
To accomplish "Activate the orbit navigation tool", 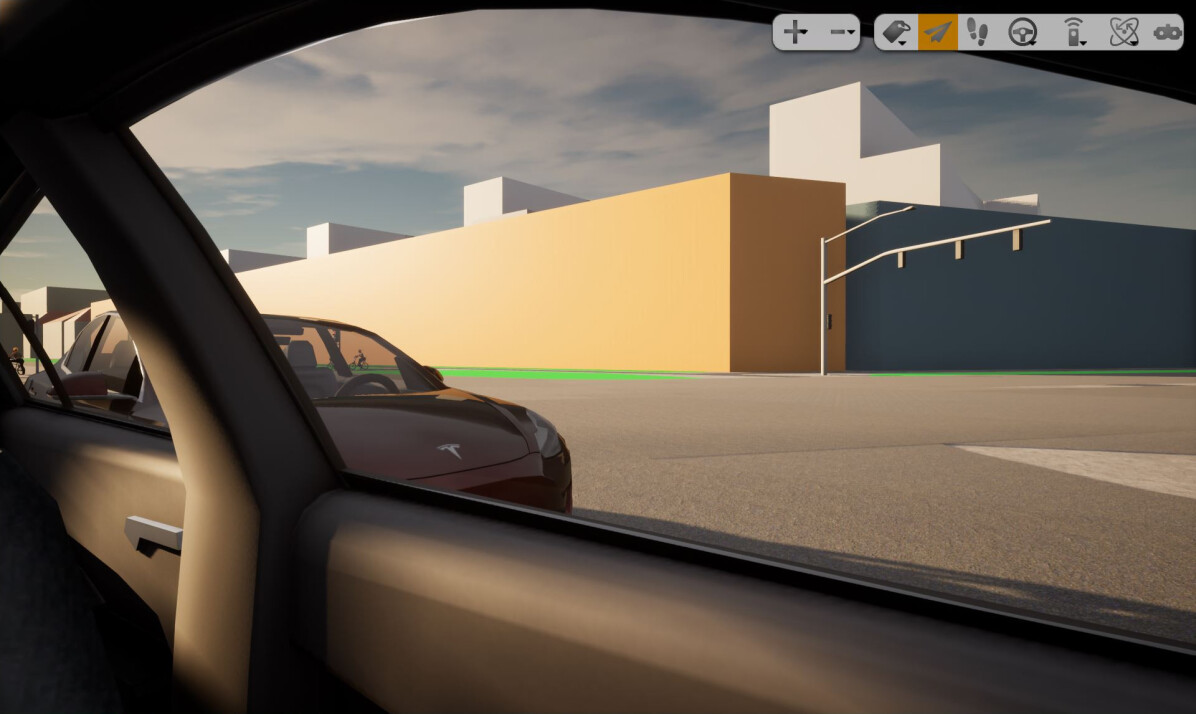I will coord(1123,32).
